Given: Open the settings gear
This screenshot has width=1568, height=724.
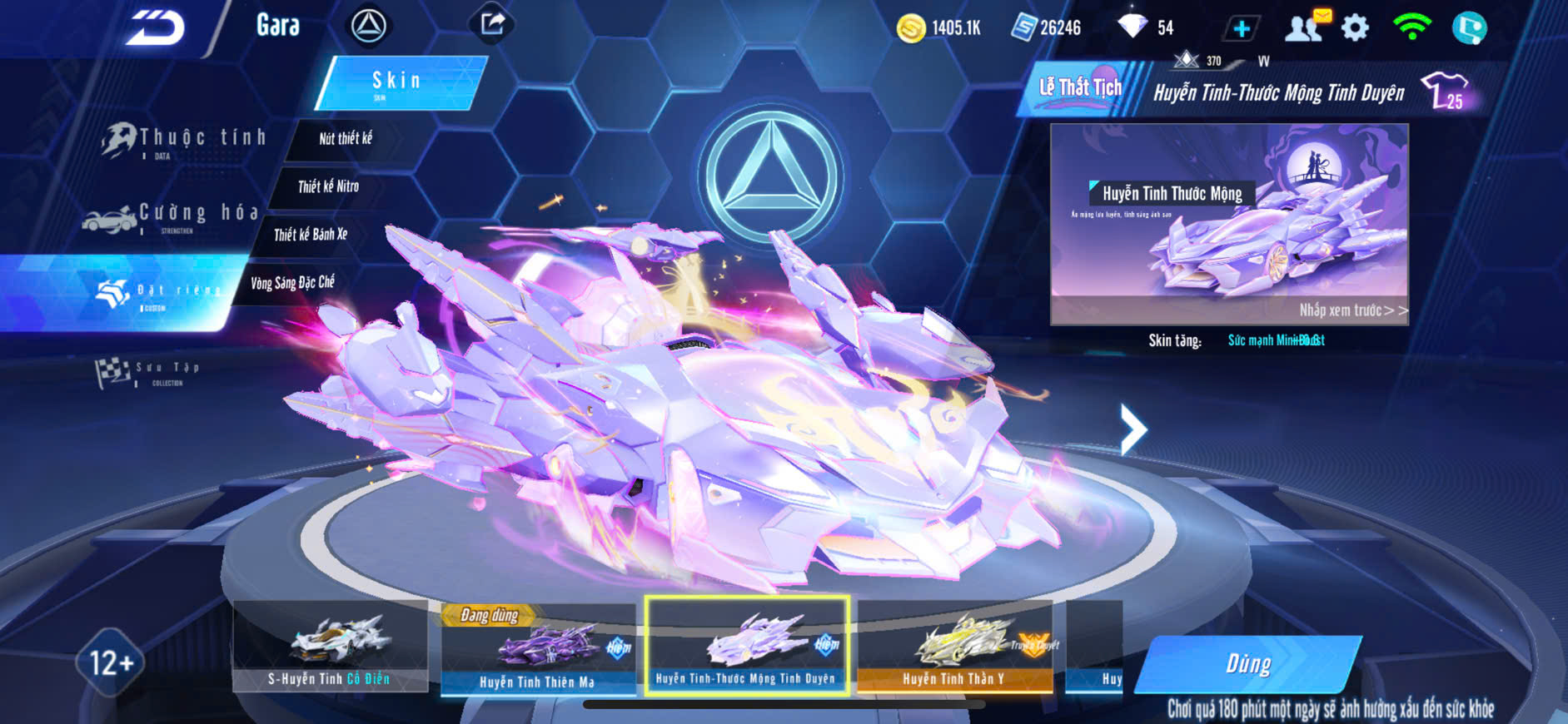Looking at the screenshot, I should coord(1355,28).
